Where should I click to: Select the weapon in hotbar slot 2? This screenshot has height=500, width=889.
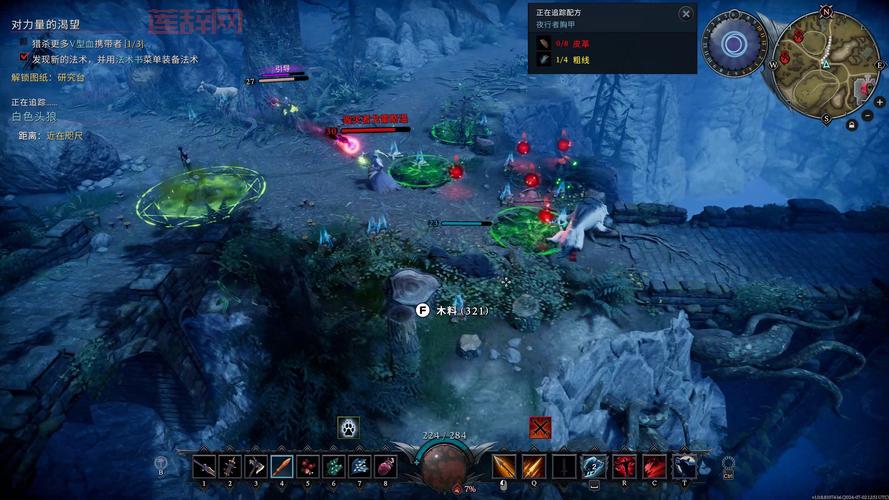(230, 466)
